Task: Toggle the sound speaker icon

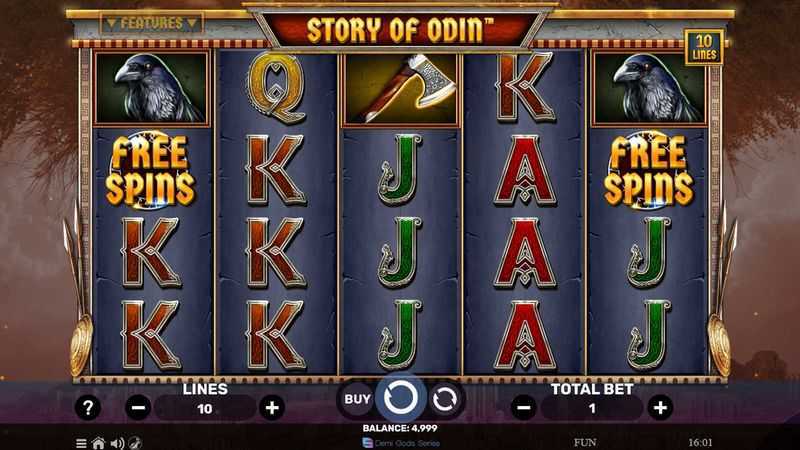Action: click(116, 442)
